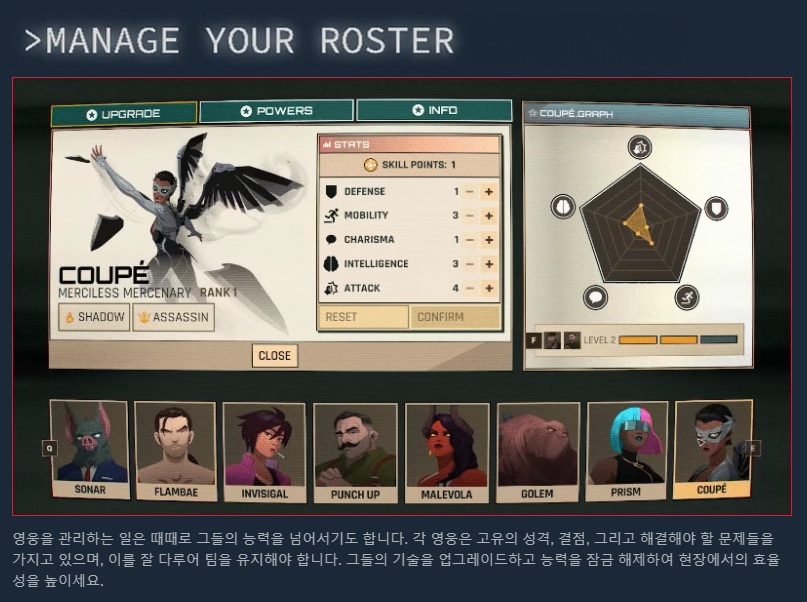
Task: Decrease the Mobility stat
Action: pyautogui.click(x=470, y=216)
